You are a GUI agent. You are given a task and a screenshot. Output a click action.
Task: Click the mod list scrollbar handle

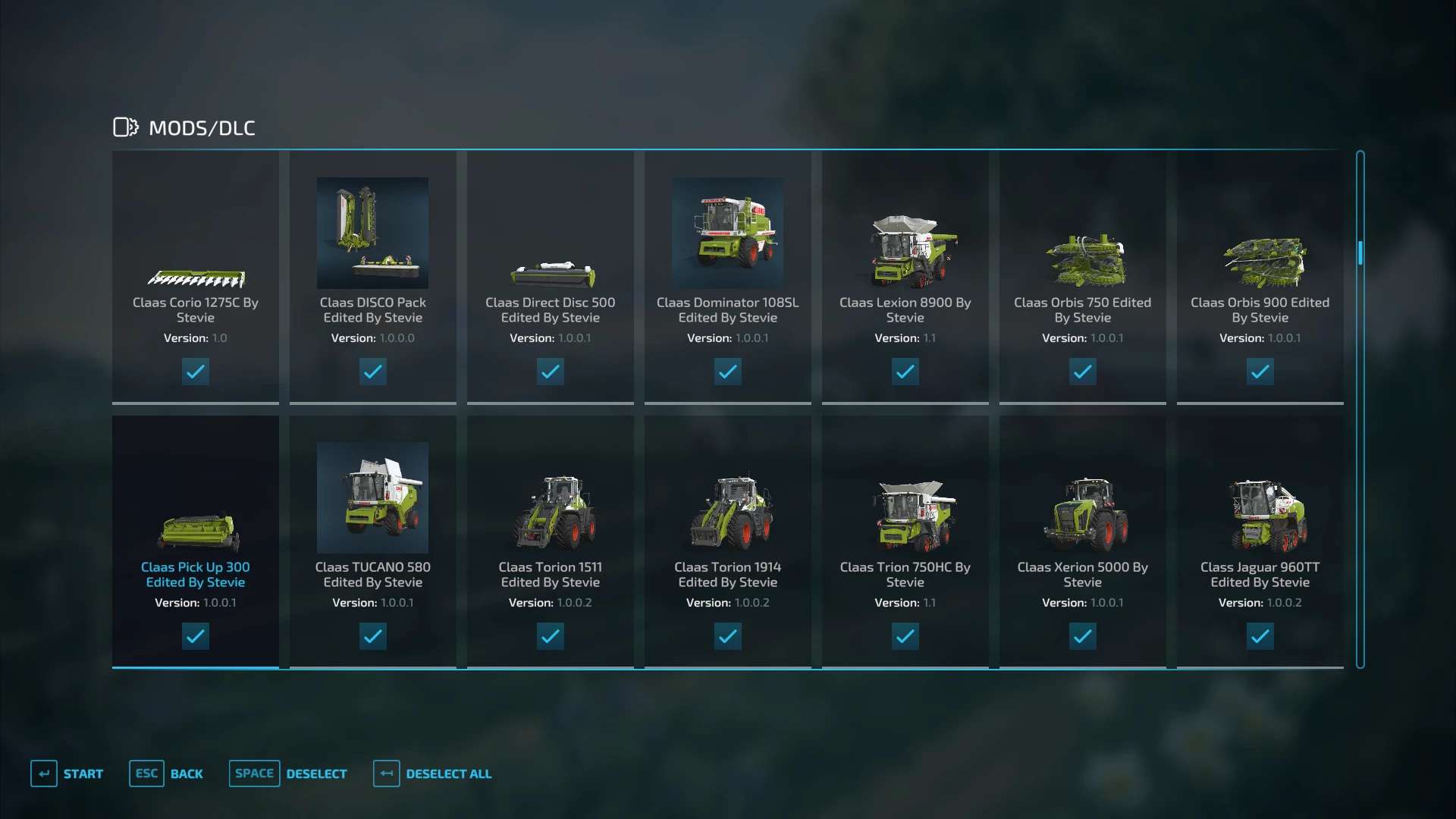[x=1360, y=253]
